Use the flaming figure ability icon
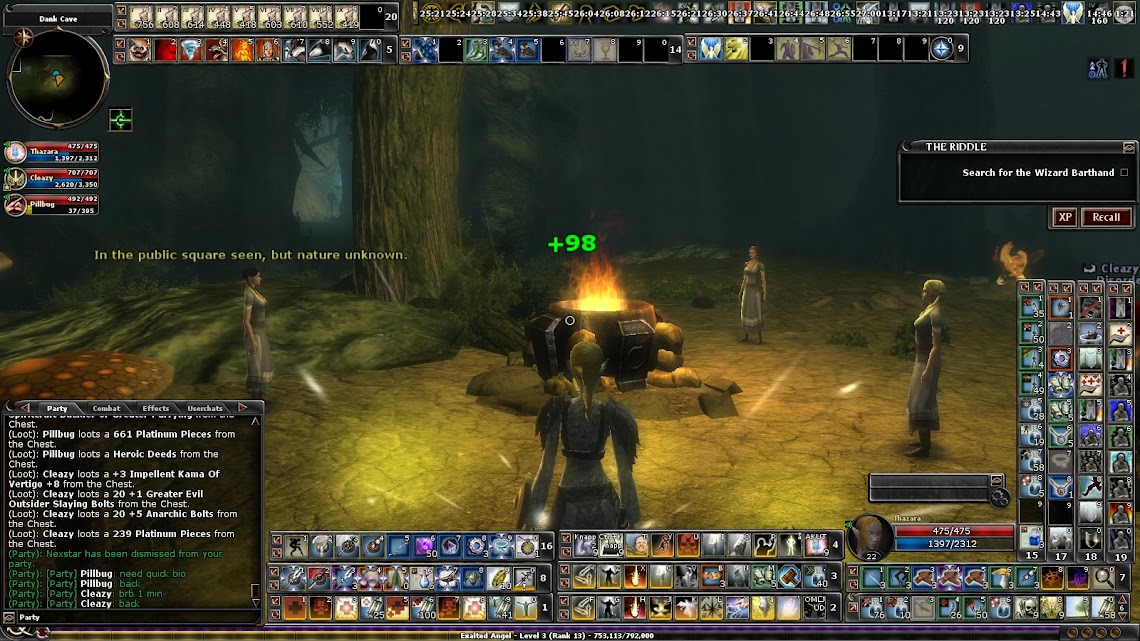The image size is (1140, 641). 242,49
